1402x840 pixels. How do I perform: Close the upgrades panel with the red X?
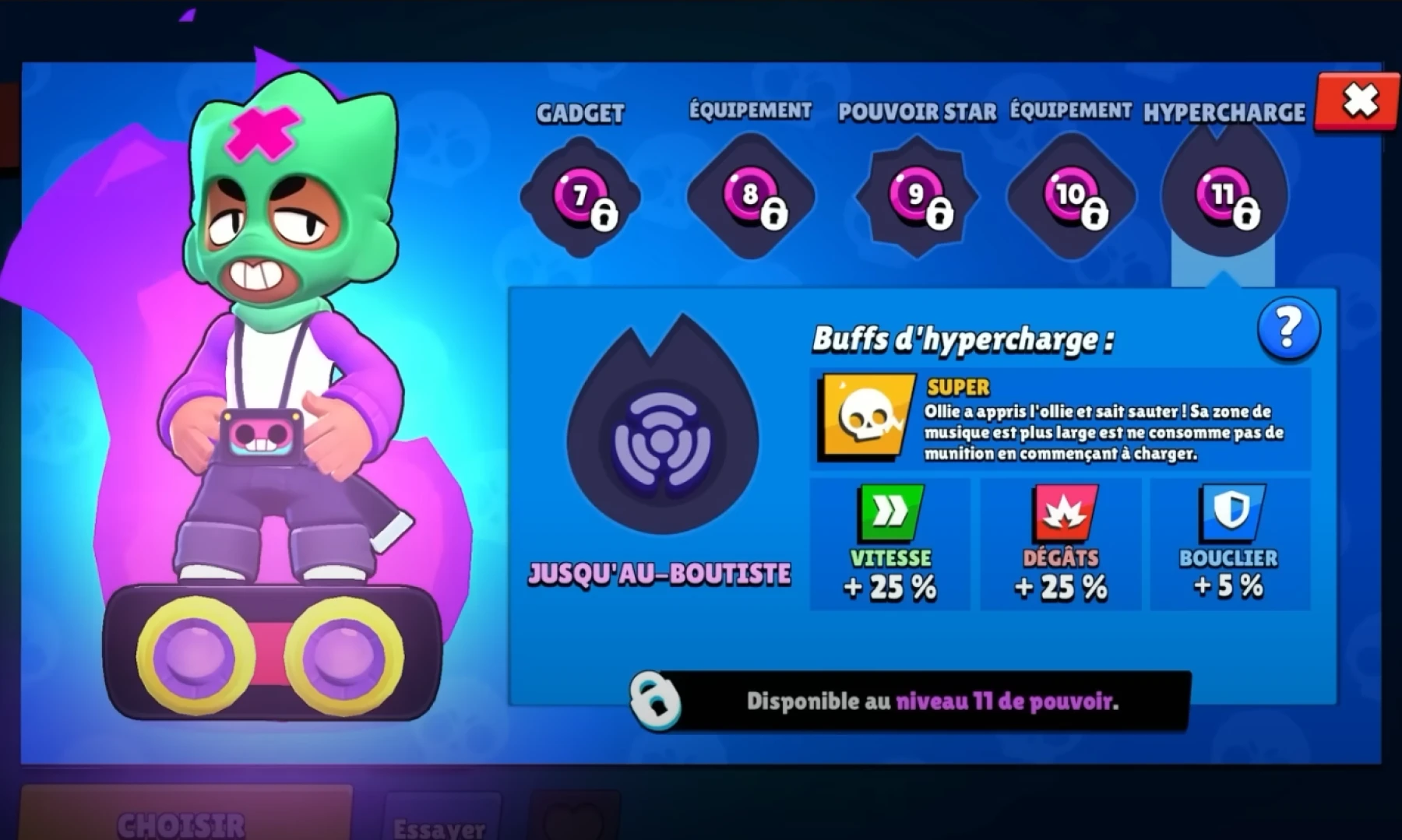[1359, 100]
